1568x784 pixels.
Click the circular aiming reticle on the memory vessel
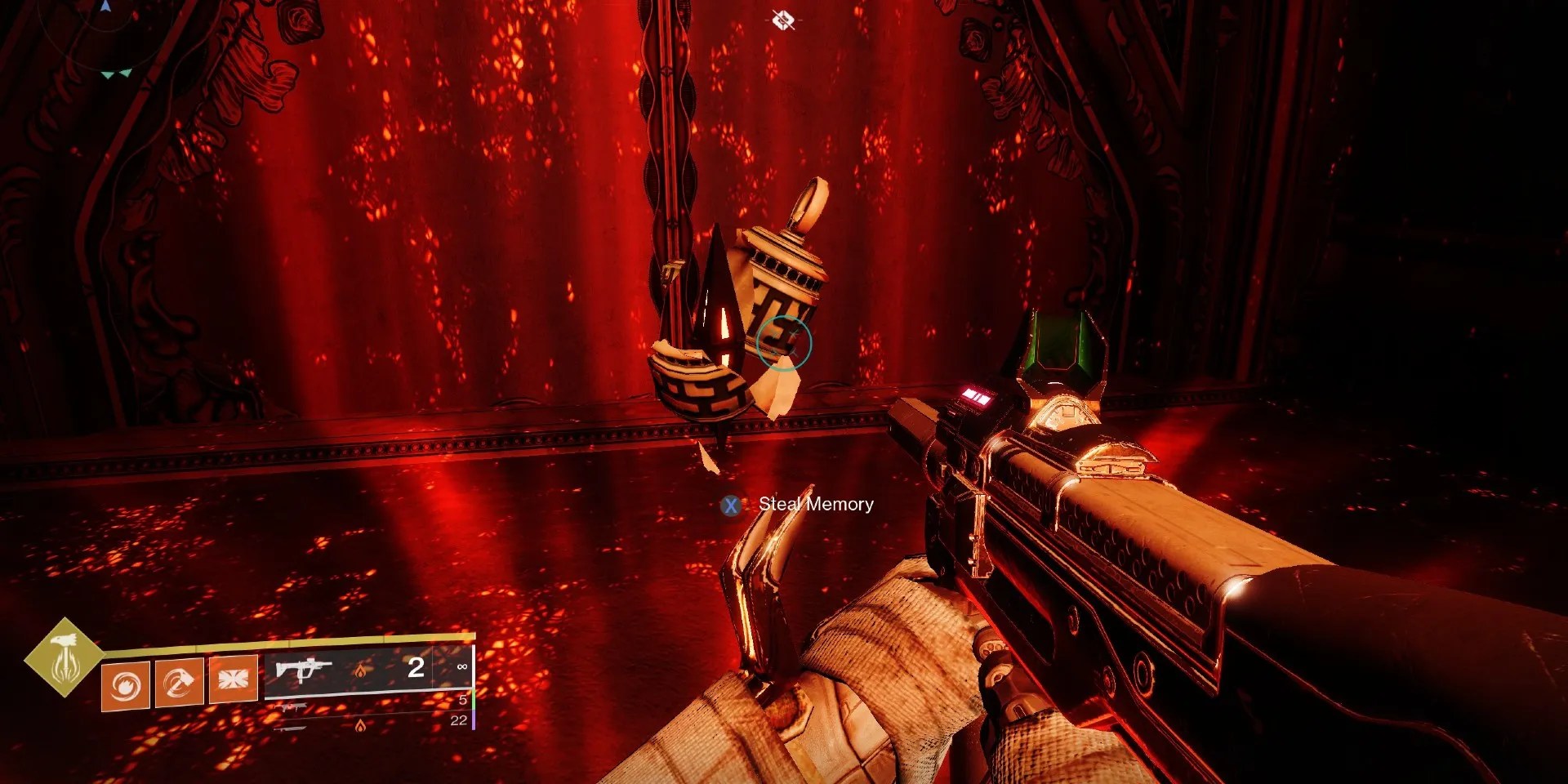click(x=784, y=345)
